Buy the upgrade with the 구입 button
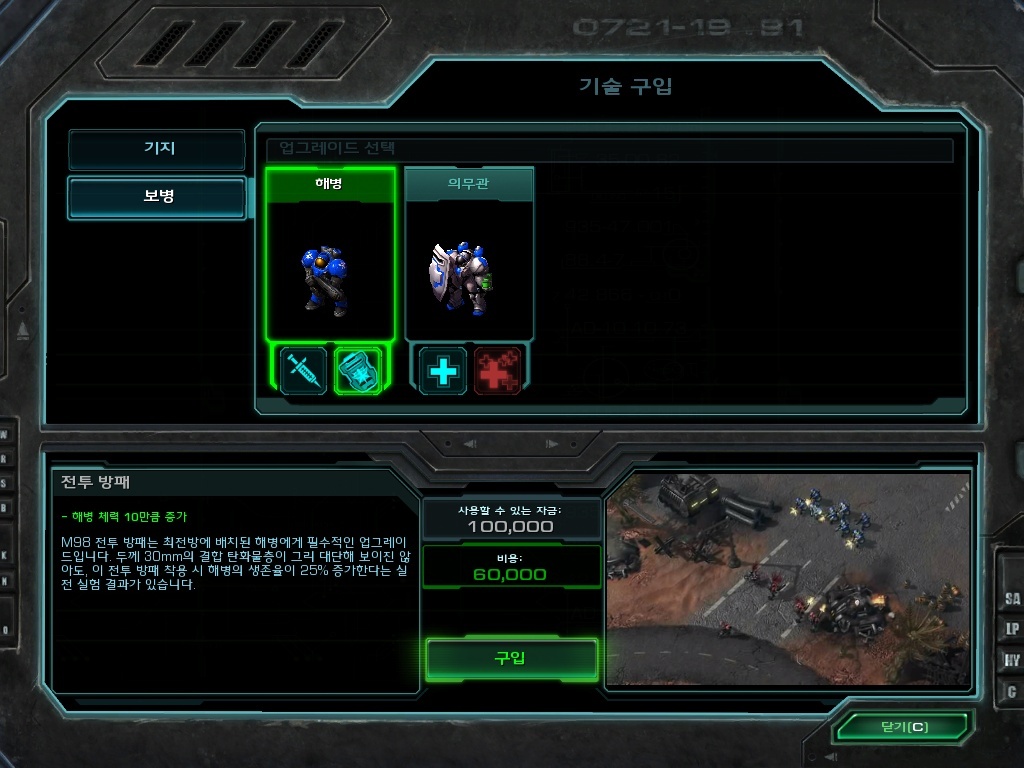 (x=511, y=659)
